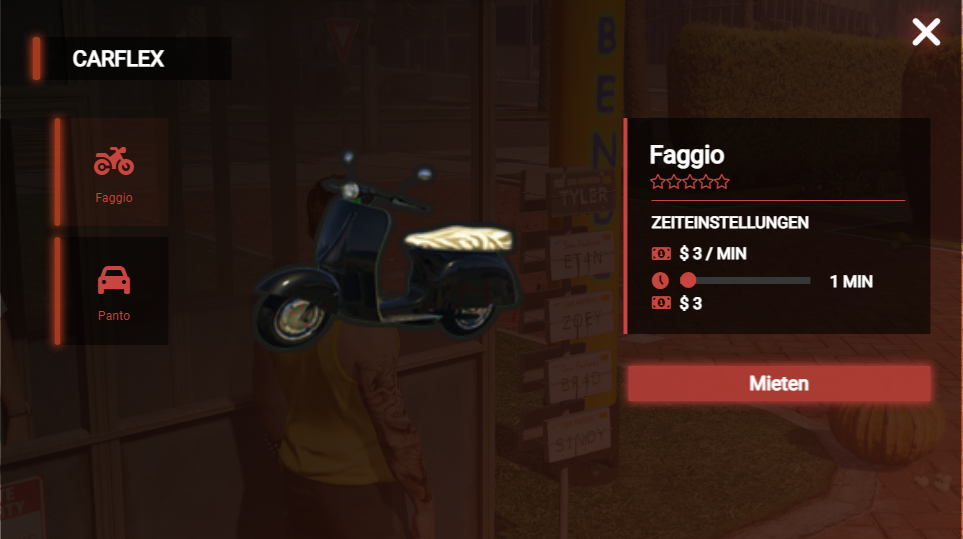Click the rental duration slider handle
This screenshot has height=539, width=963.
point(688,281)
